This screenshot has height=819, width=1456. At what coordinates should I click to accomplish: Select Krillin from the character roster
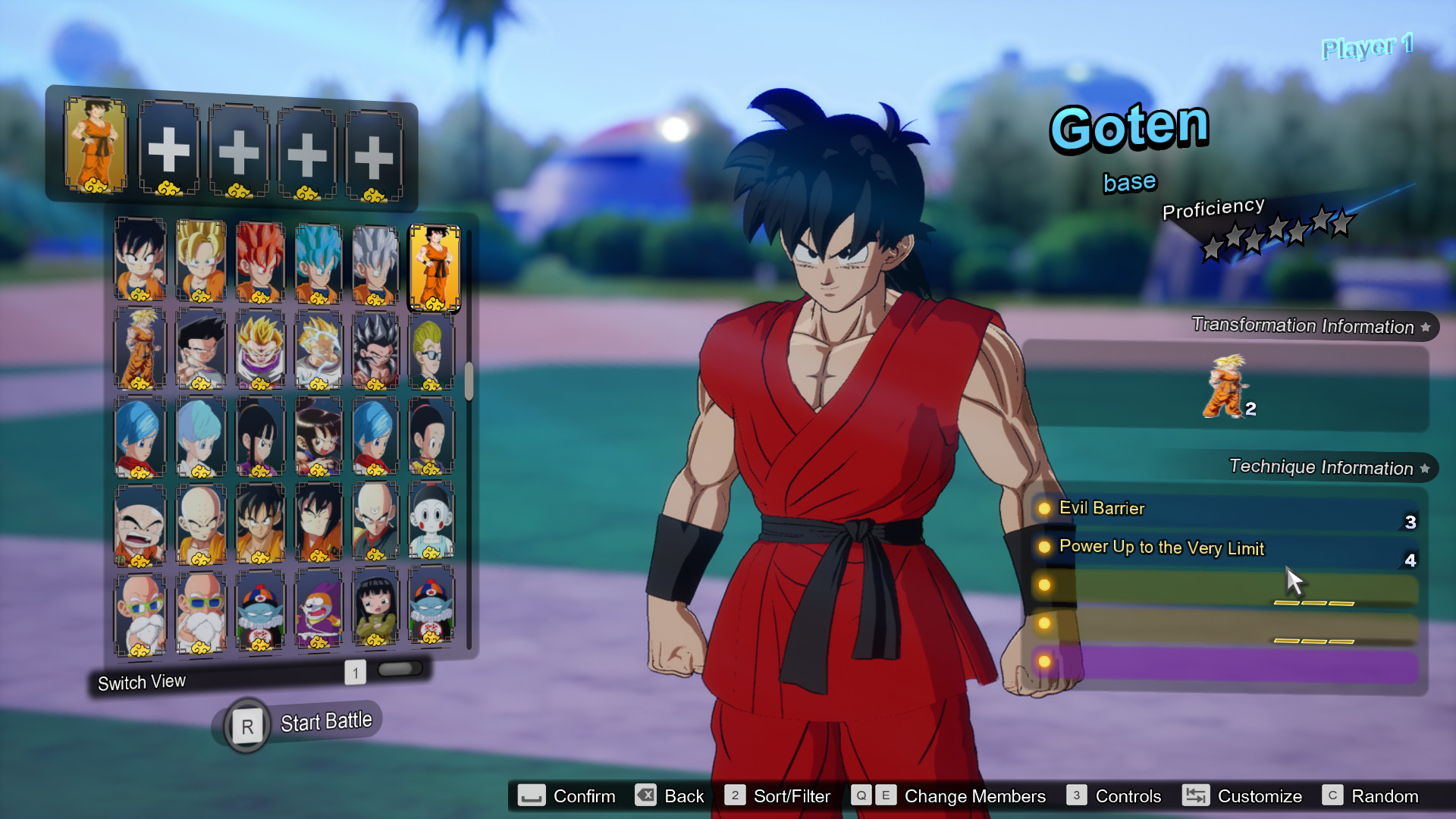140,523
